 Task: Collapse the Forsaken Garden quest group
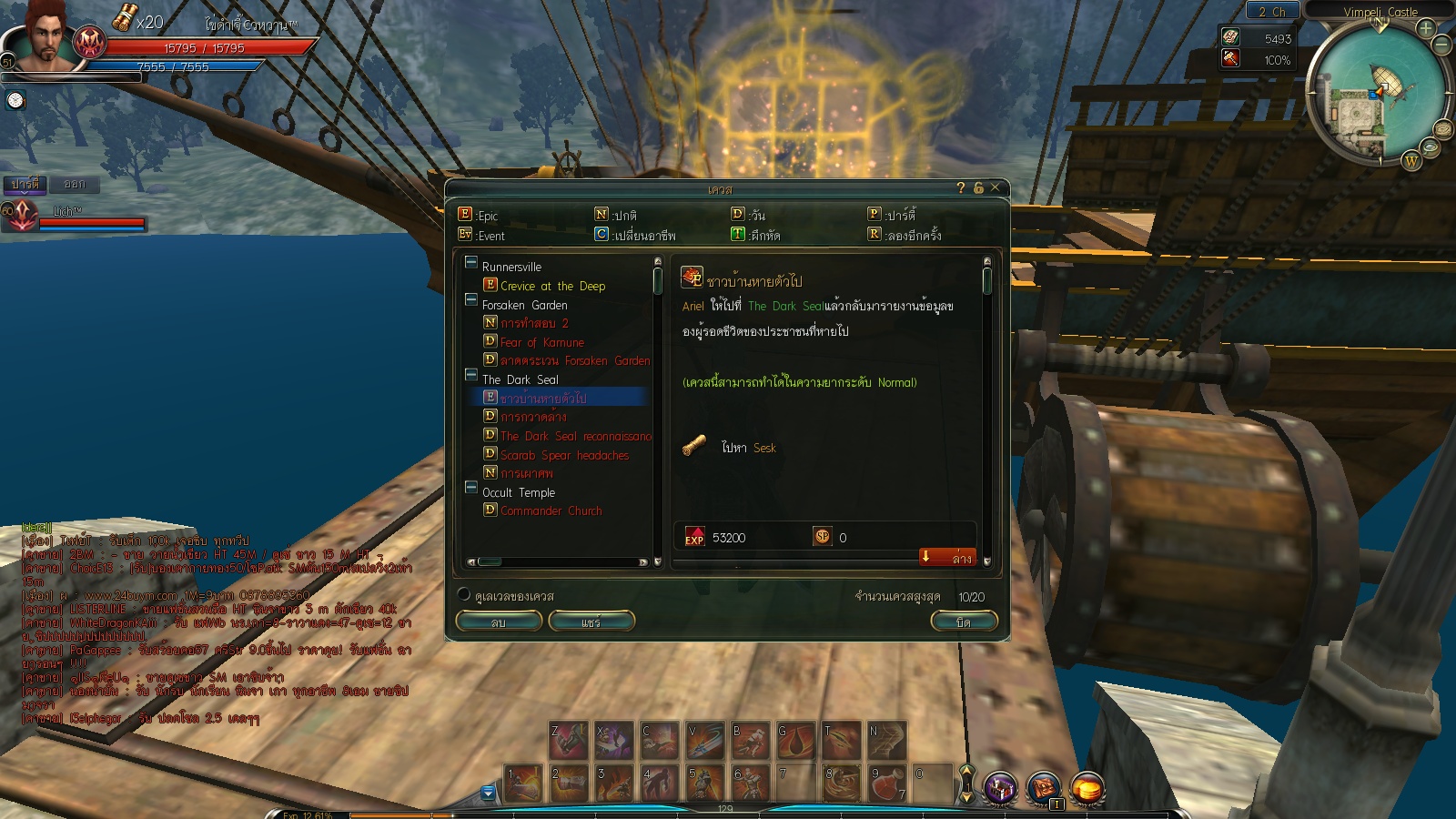(471, 299)
